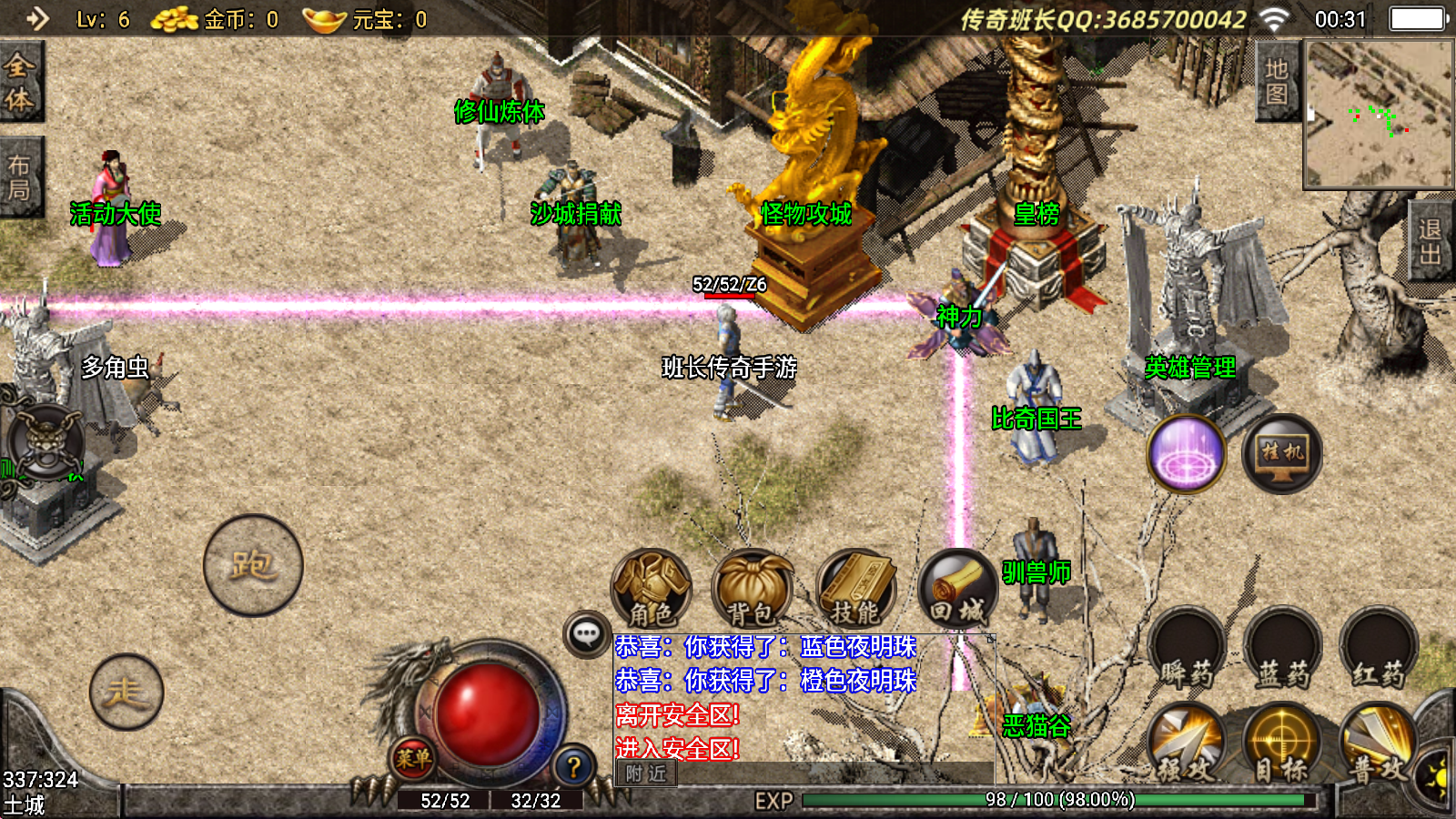Open the chat bubble icon
Image resolution: width=1456 pixels, height=819 pixels.
[x=587, y=634]
